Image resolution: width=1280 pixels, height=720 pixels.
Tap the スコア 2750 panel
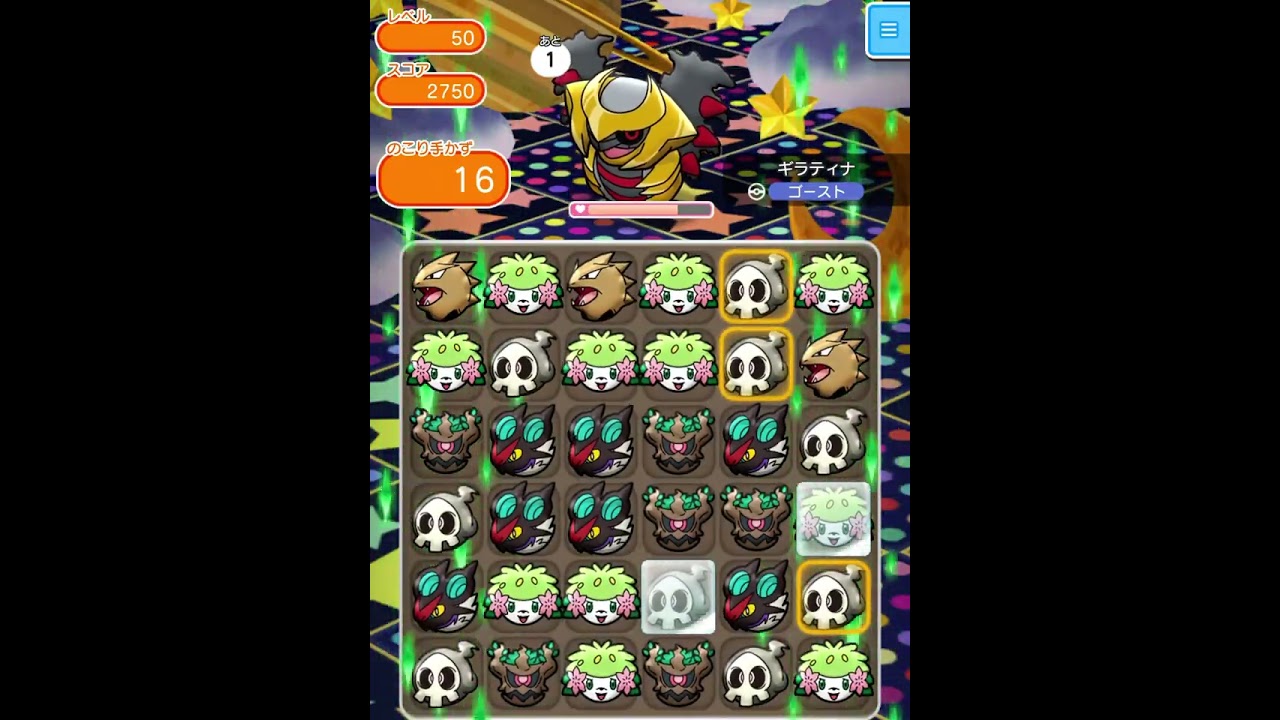[x=432, y=90]
